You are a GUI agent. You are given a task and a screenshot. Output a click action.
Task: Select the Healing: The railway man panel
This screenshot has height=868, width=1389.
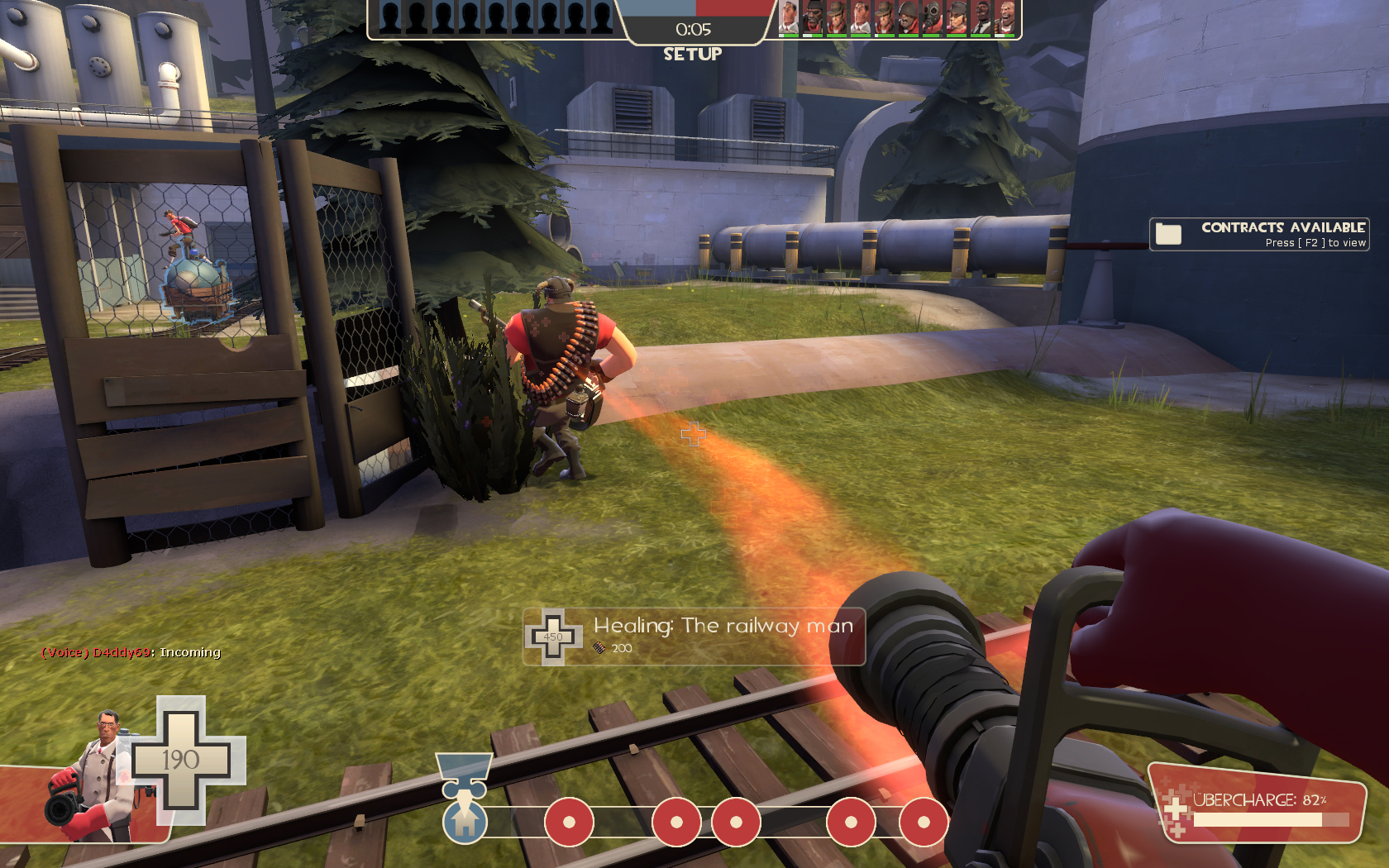click(x=694, y=636)
